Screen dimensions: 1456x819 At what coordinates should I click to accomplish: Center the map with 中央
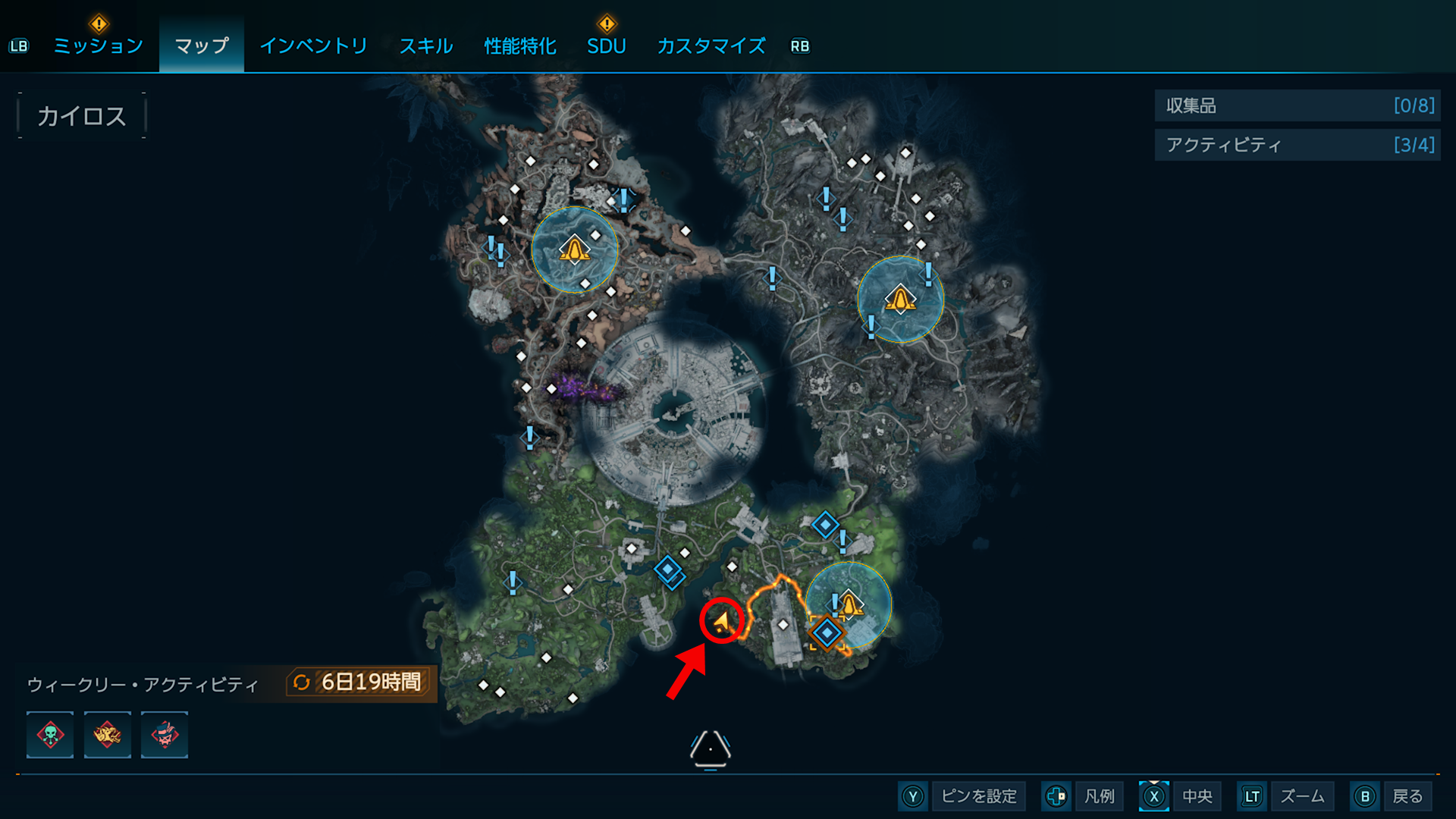(1181, 796)
